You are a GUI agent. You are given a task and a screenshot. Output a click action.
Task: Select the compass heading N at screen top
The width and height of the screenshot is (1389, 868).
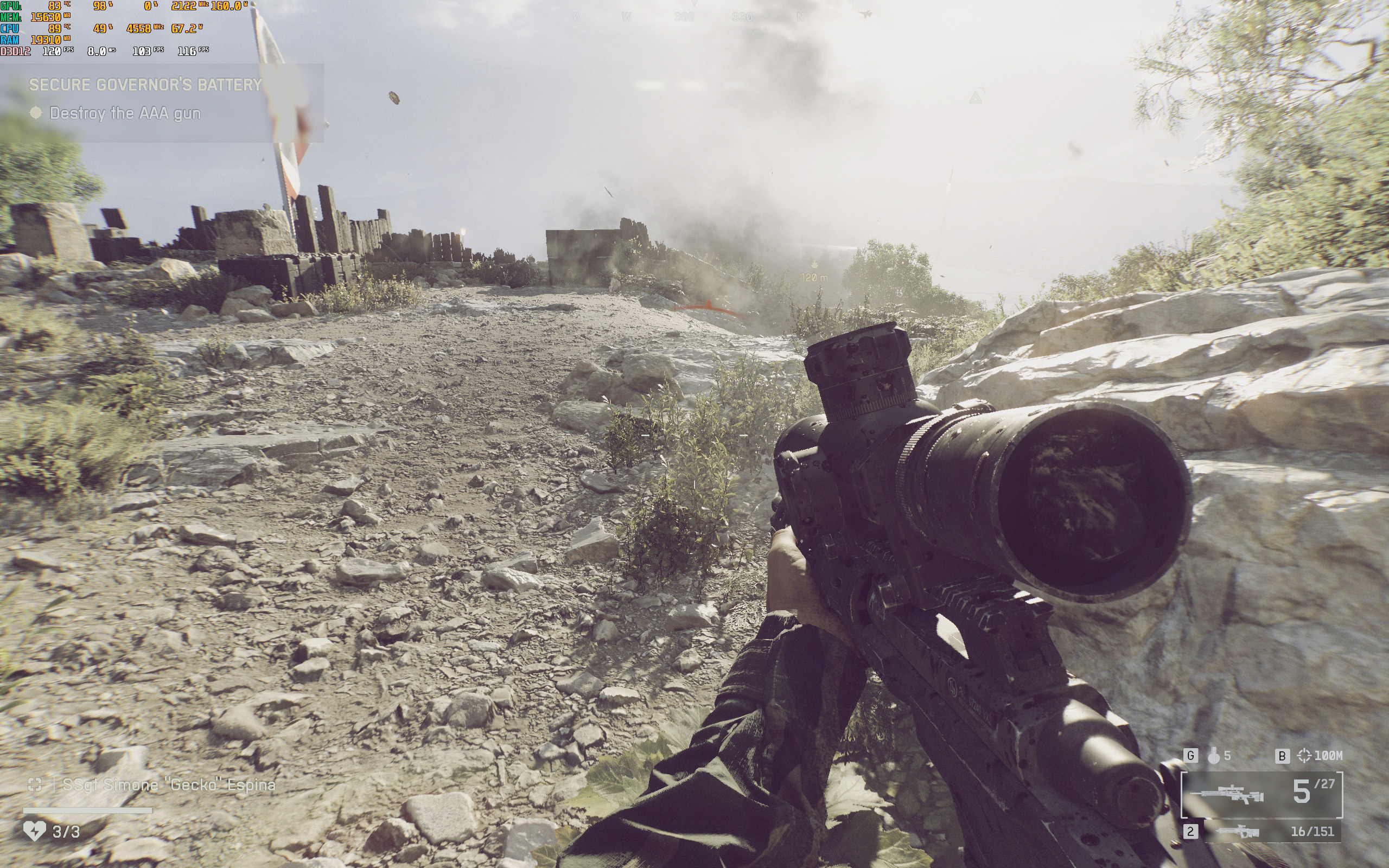point(800,17)
